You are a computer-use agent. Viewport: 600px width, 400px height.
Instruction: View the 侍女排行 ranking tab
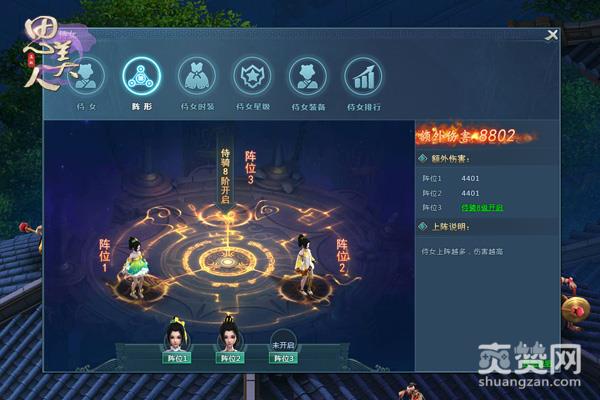coord(363,75)
